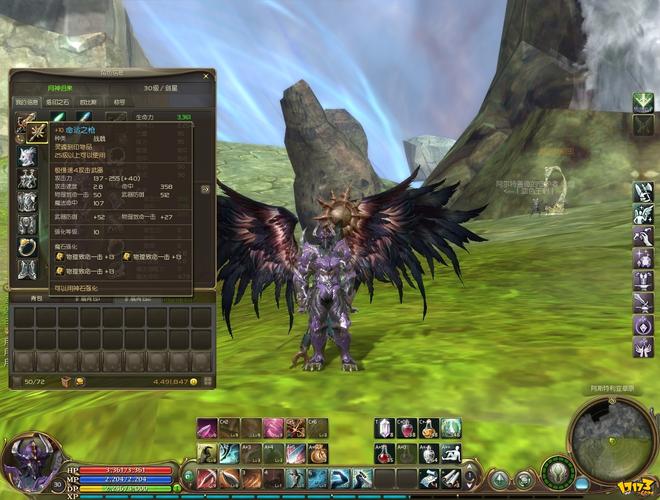Switch to the second character window tab

pyautogui.click(x=57, y=102)
